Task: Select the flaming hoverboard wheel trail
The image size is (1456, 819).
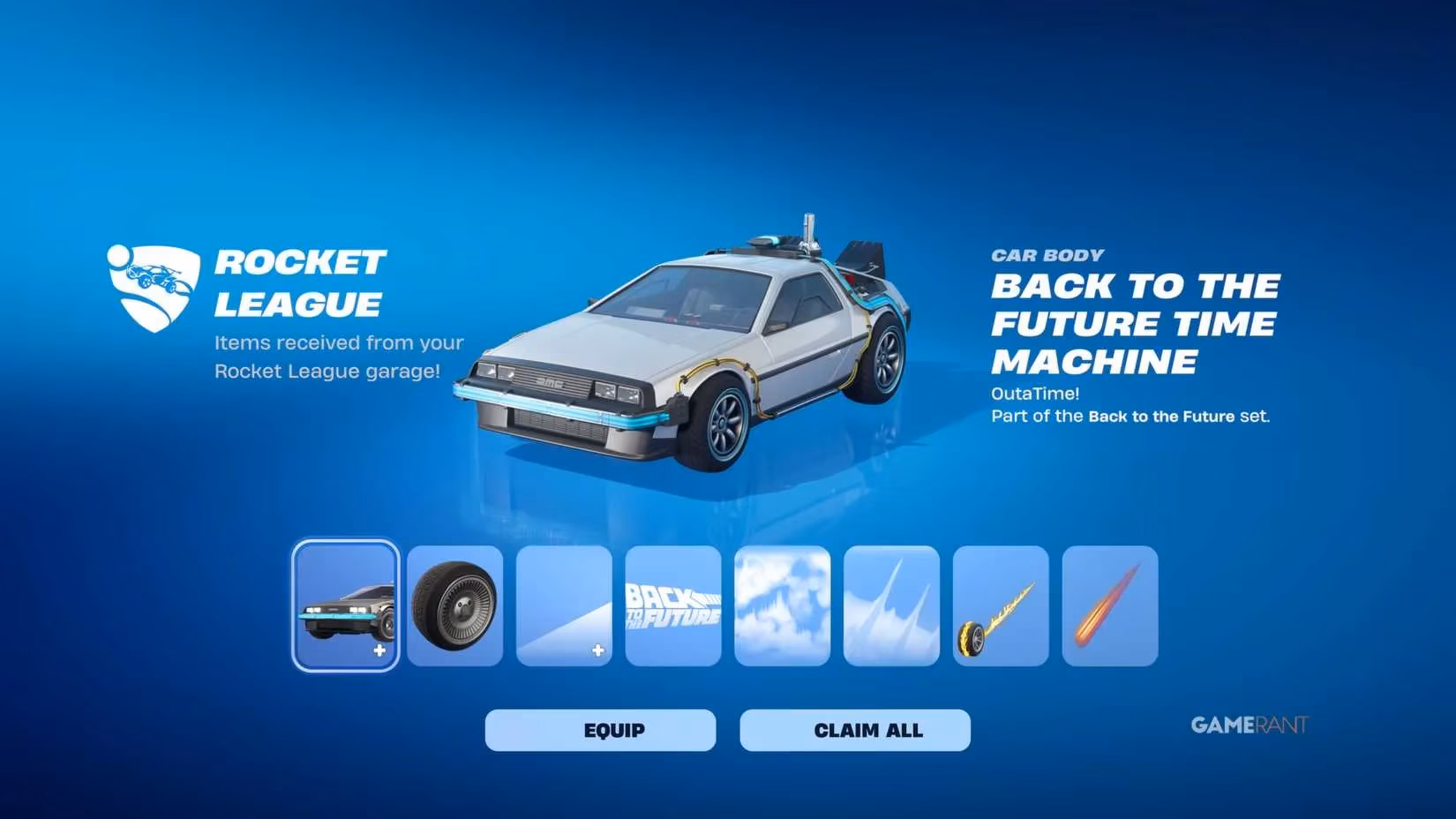Action: point(1002,605)
